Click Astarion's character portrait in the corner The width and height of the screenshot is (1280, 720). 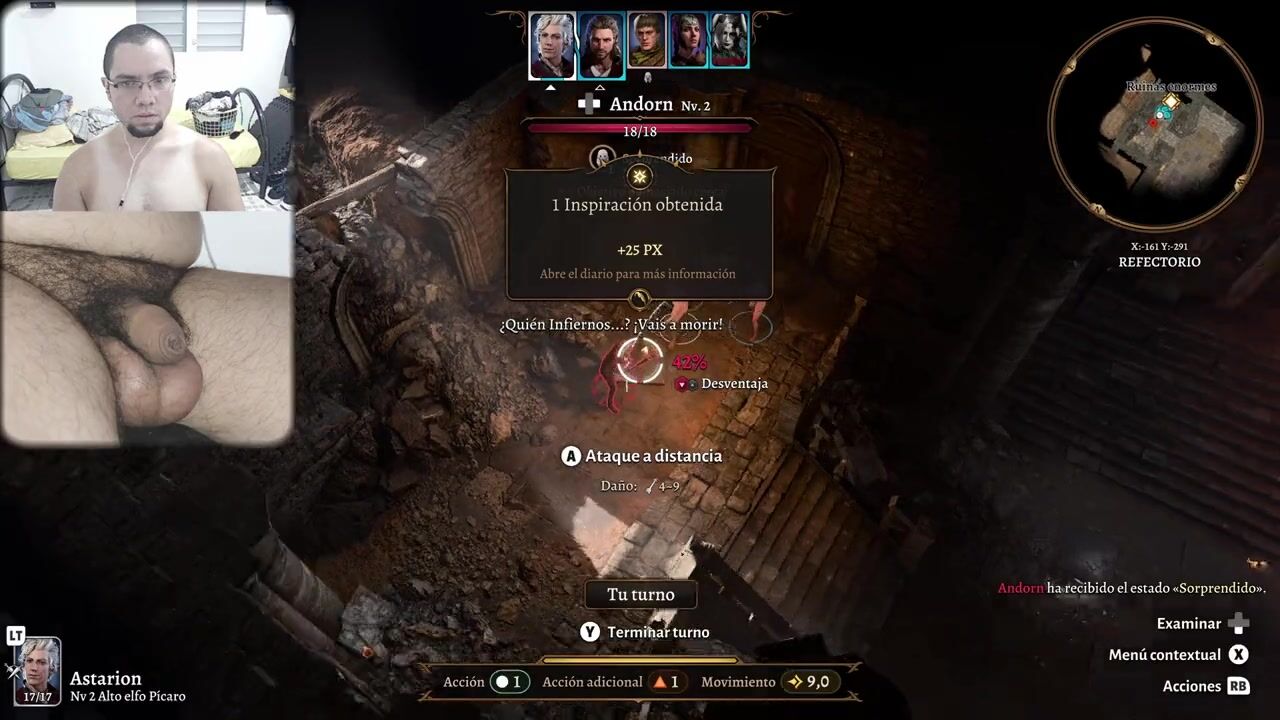(x=38, y=670)
